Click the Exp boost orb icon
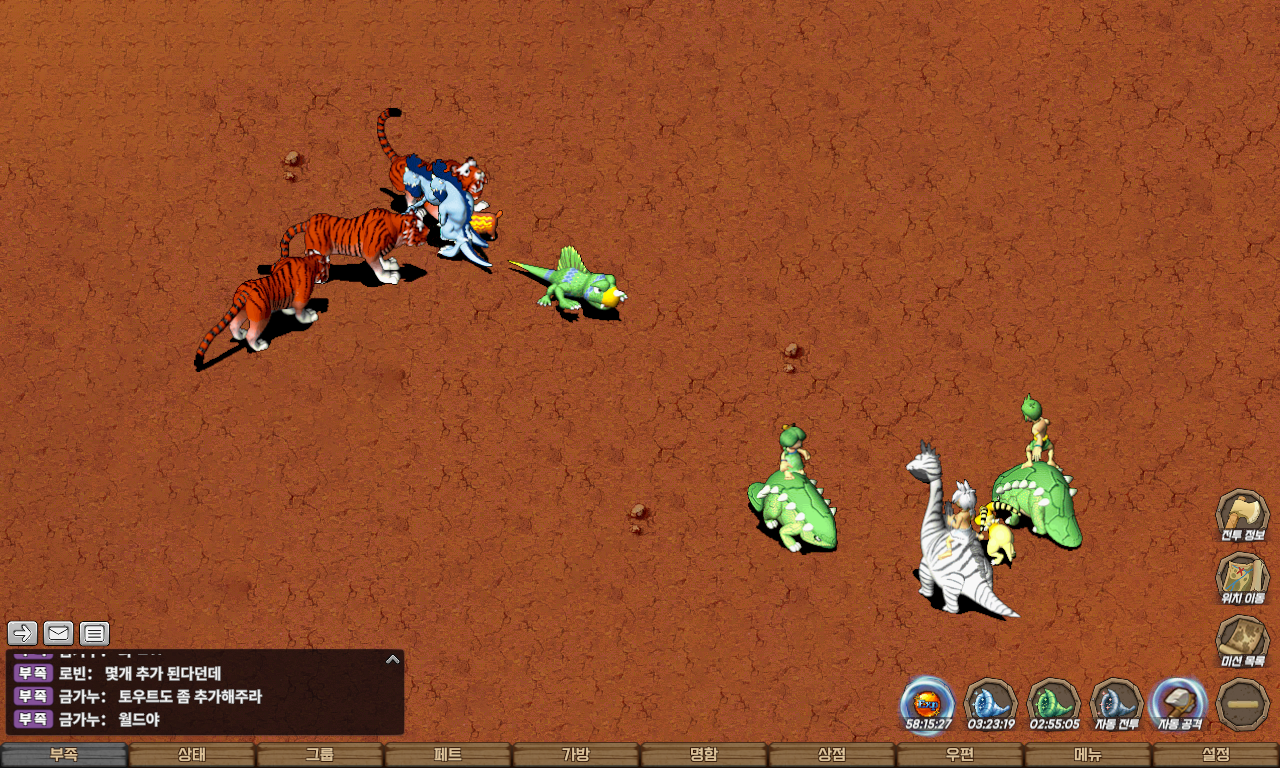The image size is (1280, 768). [928, 702]
